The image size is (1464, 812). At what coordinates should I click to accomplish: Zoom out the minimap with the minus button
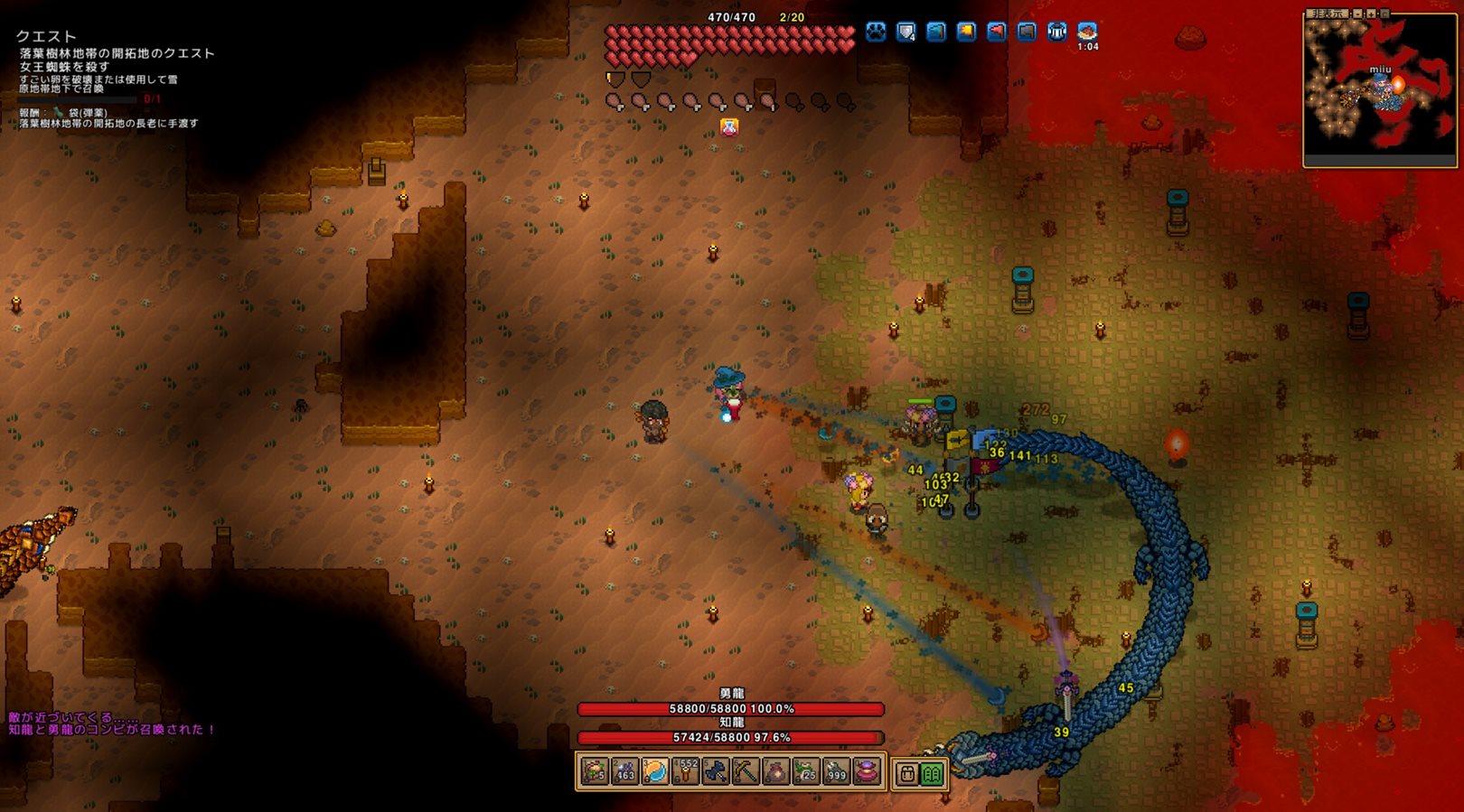[1357, 14]
